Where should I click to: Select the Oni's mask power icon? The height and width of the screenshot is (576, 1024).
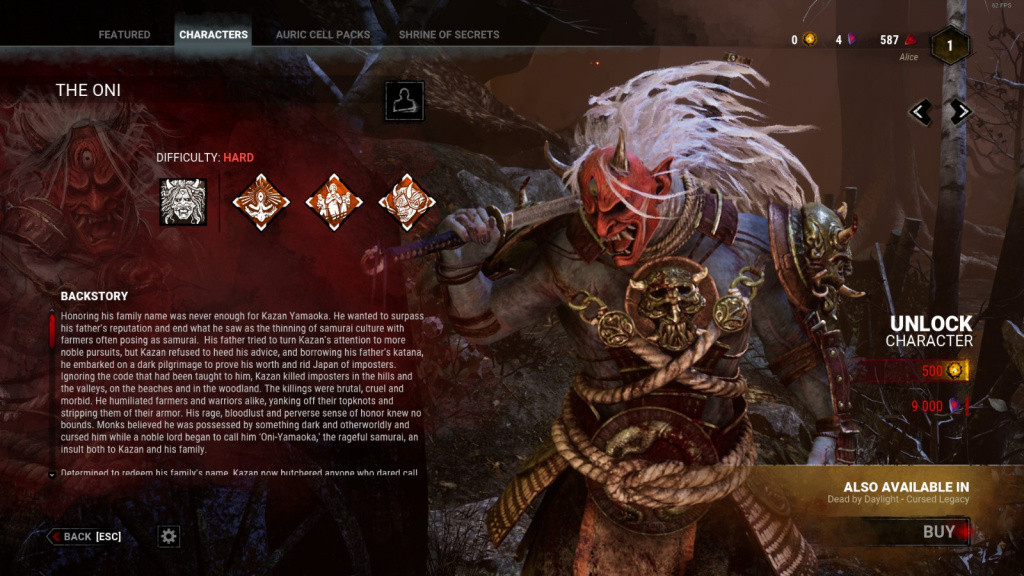pyautogui.click(x=183, y=202)
